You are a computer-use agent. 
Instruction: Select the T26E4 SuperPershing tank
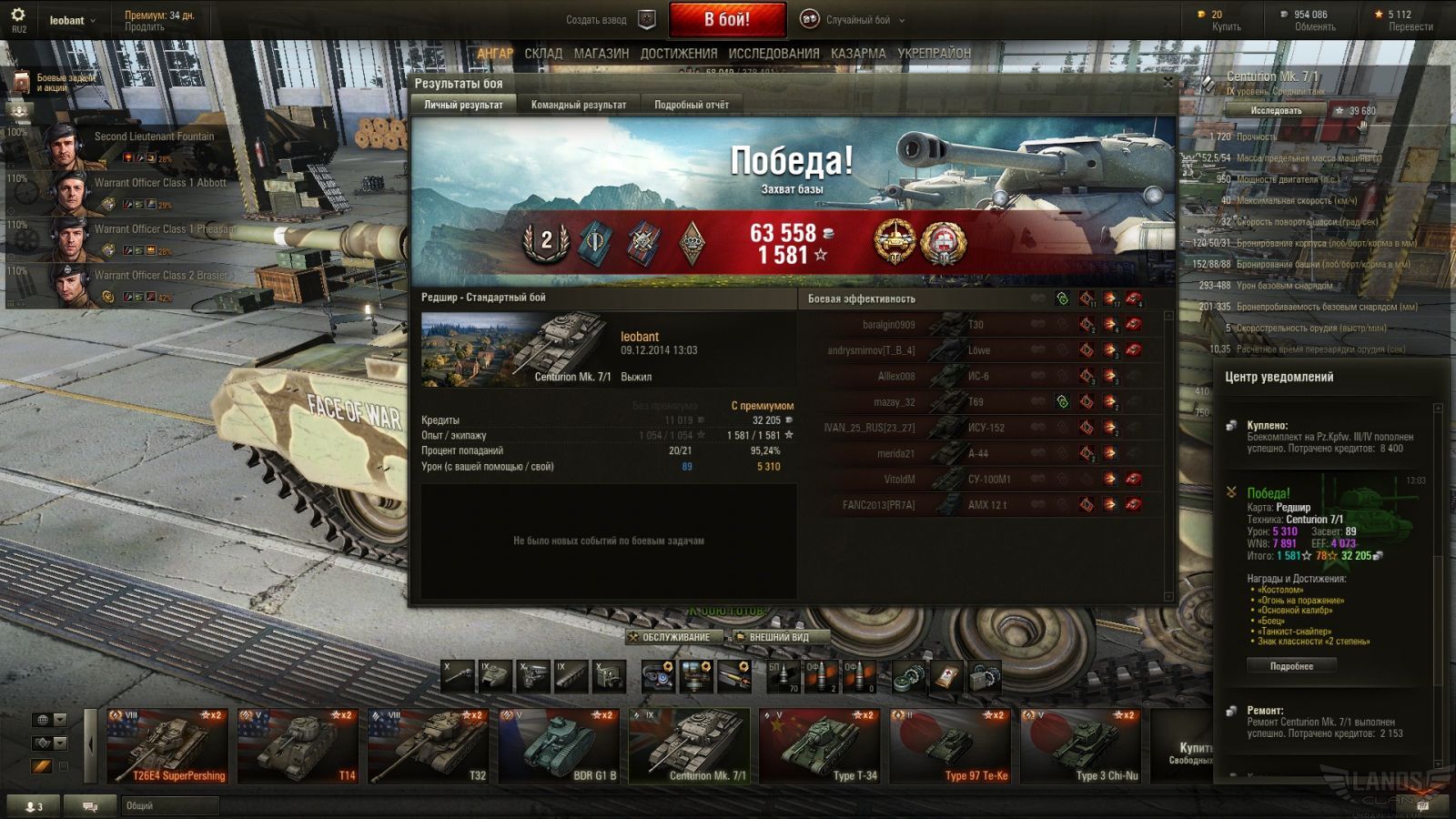(167, 746)
